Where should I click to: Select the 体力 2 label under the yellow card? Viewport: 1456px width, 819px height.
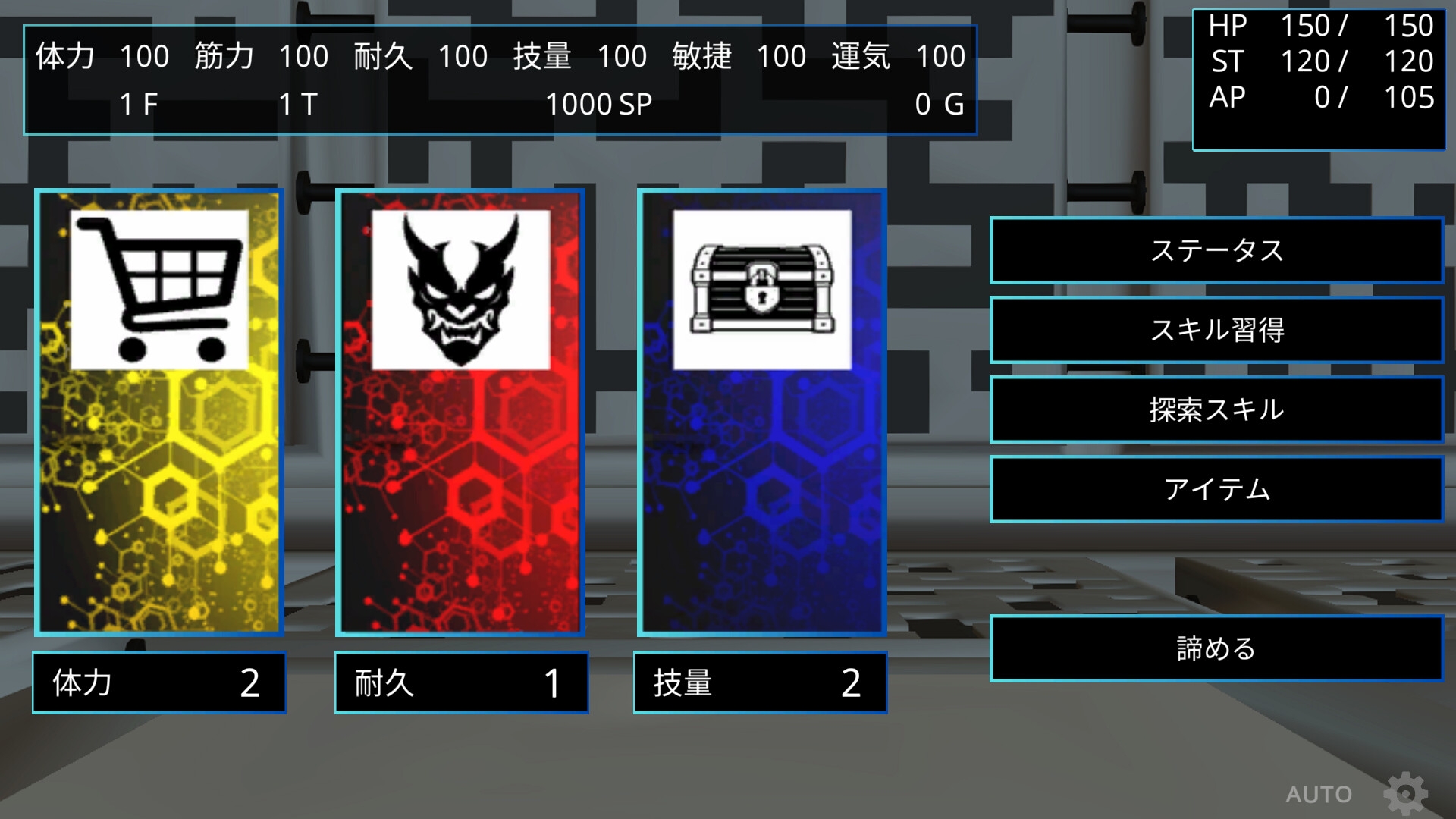pyautogui.click(x=158, y=682)
